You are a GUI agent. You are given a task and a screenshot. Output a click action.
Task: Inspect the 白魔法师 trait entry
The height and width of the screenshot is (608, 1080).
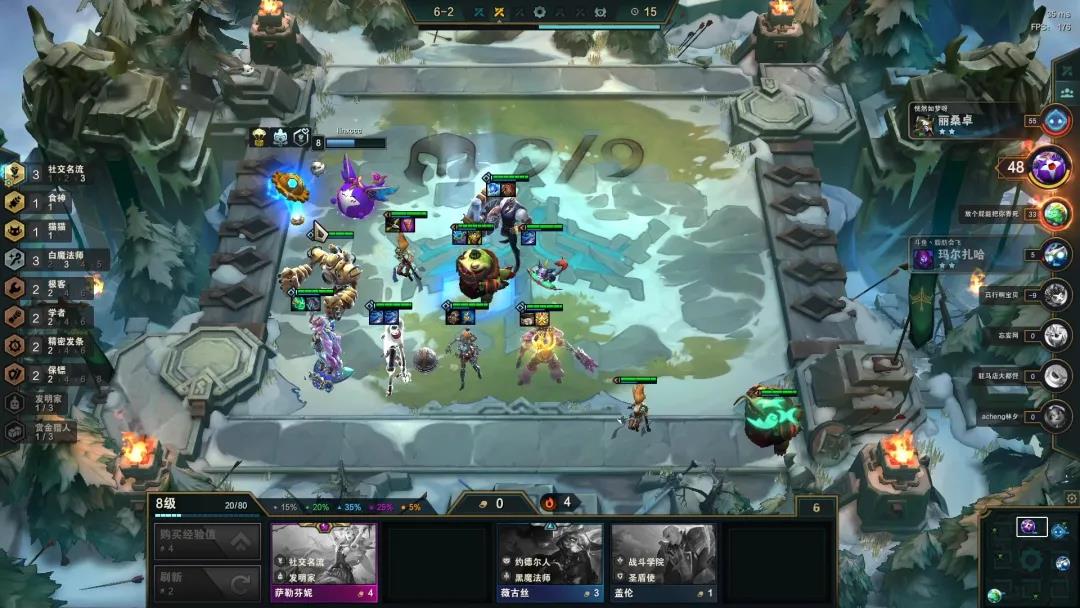(50, 259)
